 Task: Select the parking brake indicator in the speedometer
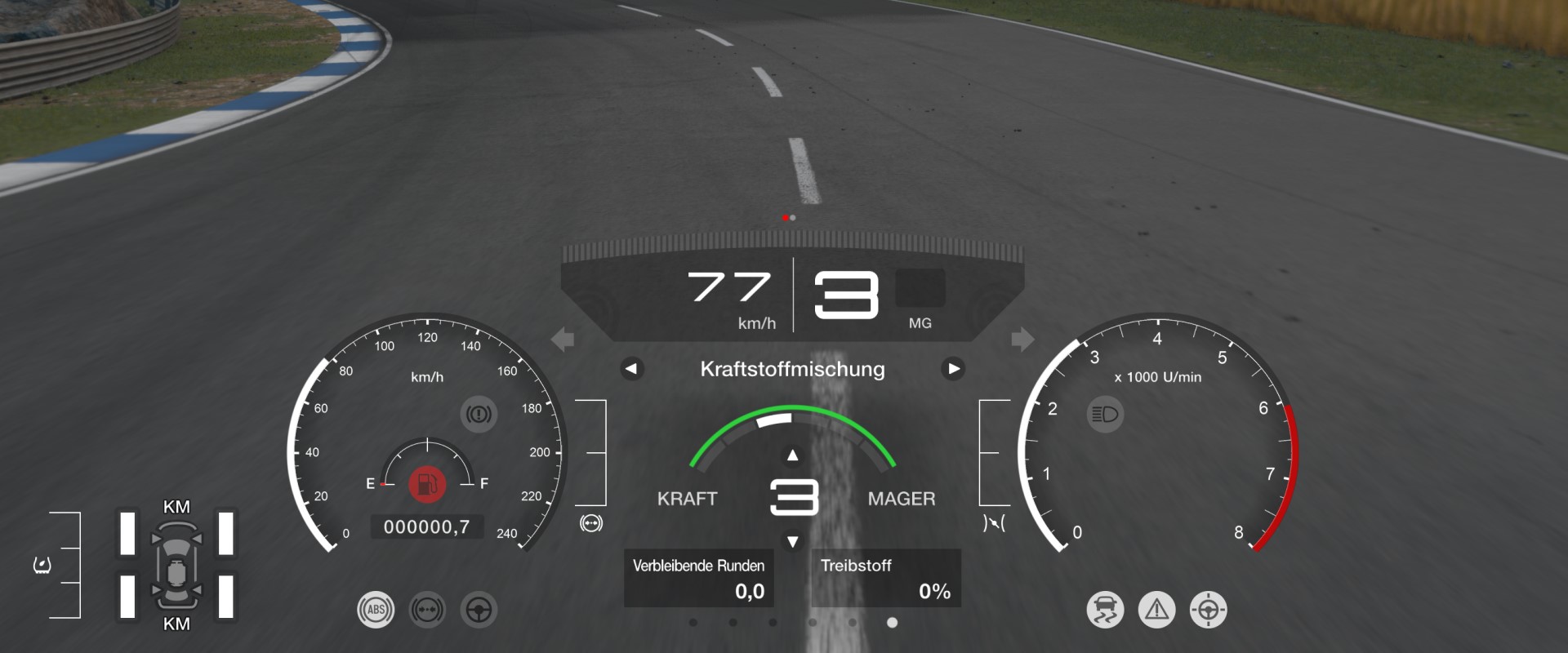point(479,415)
